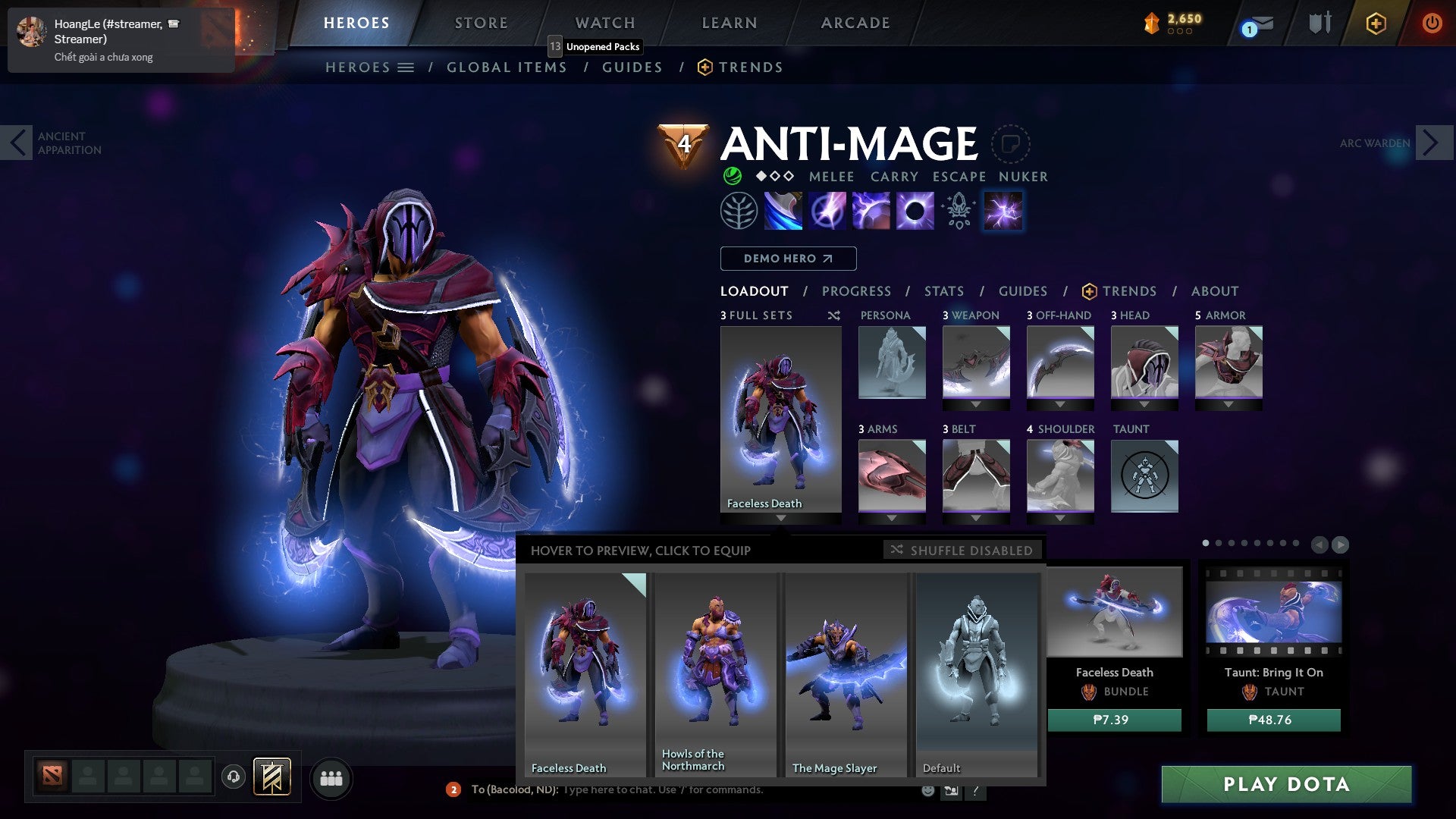The width and height of the screenshot is (1456, 819).
Task: Click the Aghanim's Shard upgrade icon
Action: tap(958, 210)
